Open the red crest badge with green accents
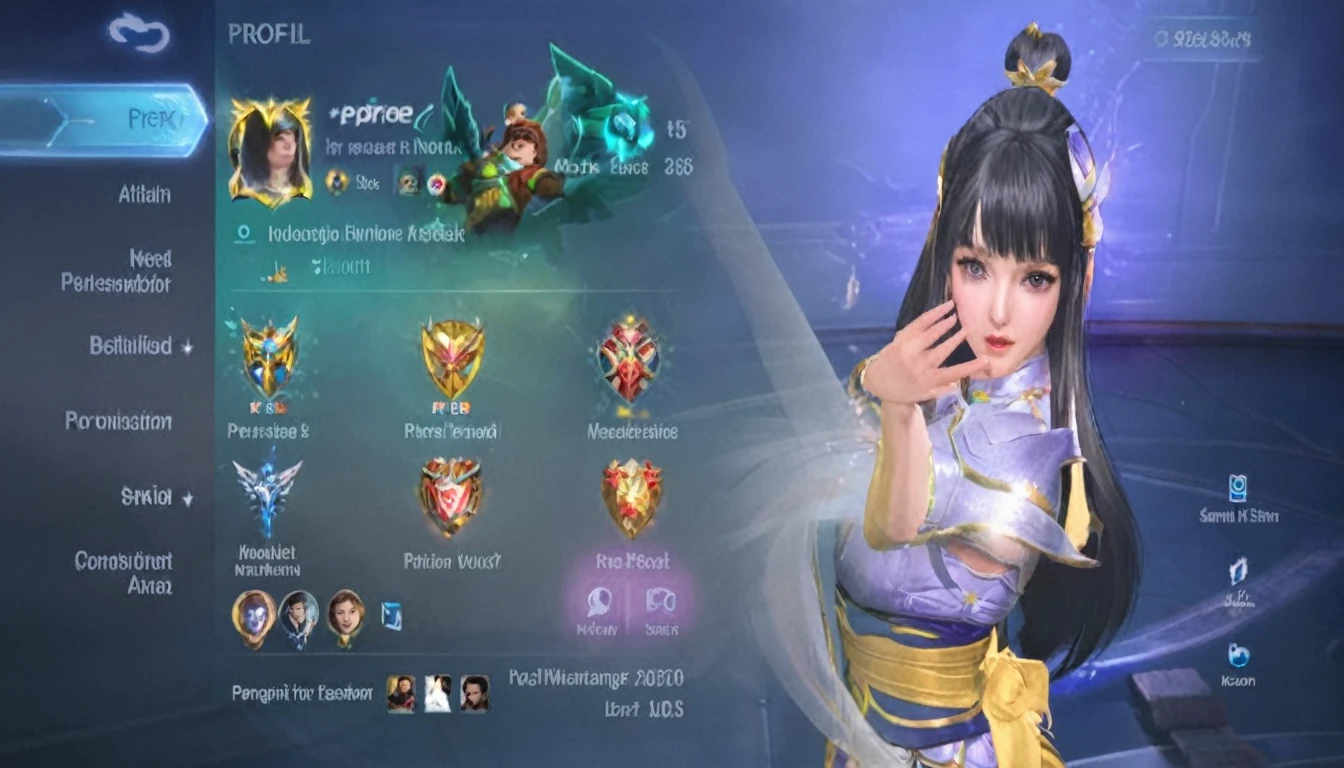 (628, 356)
